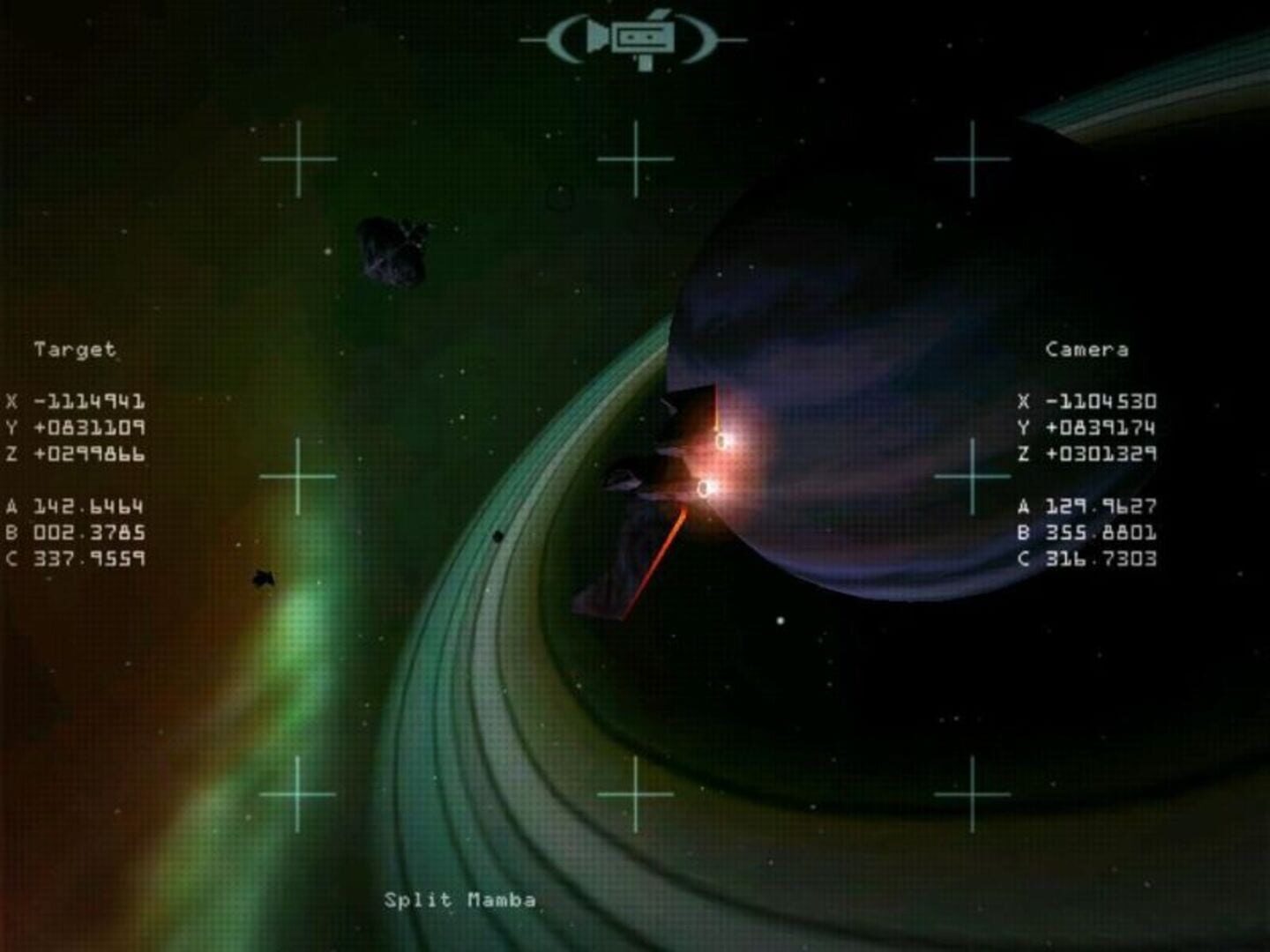
Task: Expand the Camera header to show more data
Action: click(x=1087, y=349)
